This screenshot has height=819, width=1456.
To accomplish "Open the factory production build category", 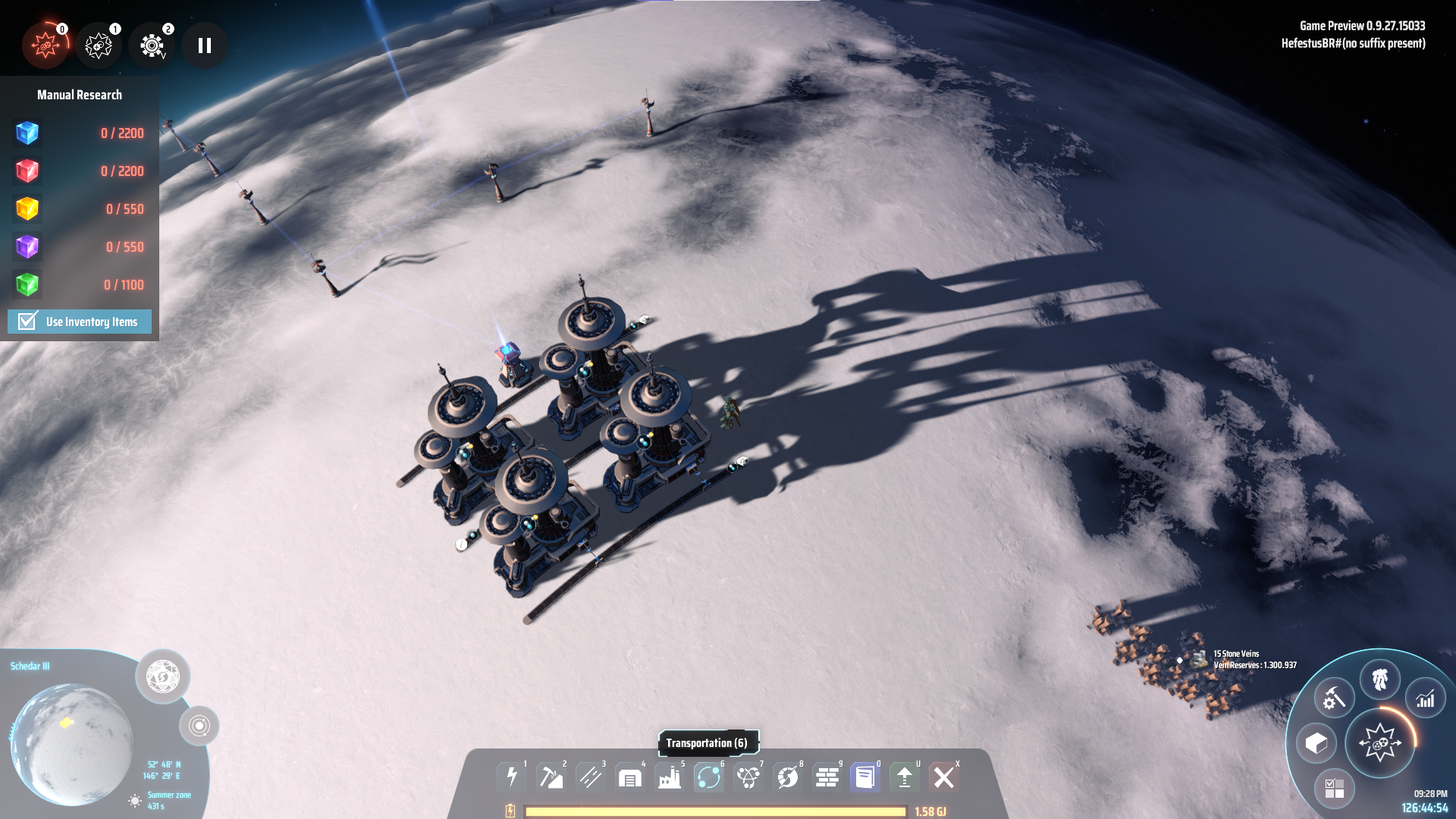I will pos(670,777).
